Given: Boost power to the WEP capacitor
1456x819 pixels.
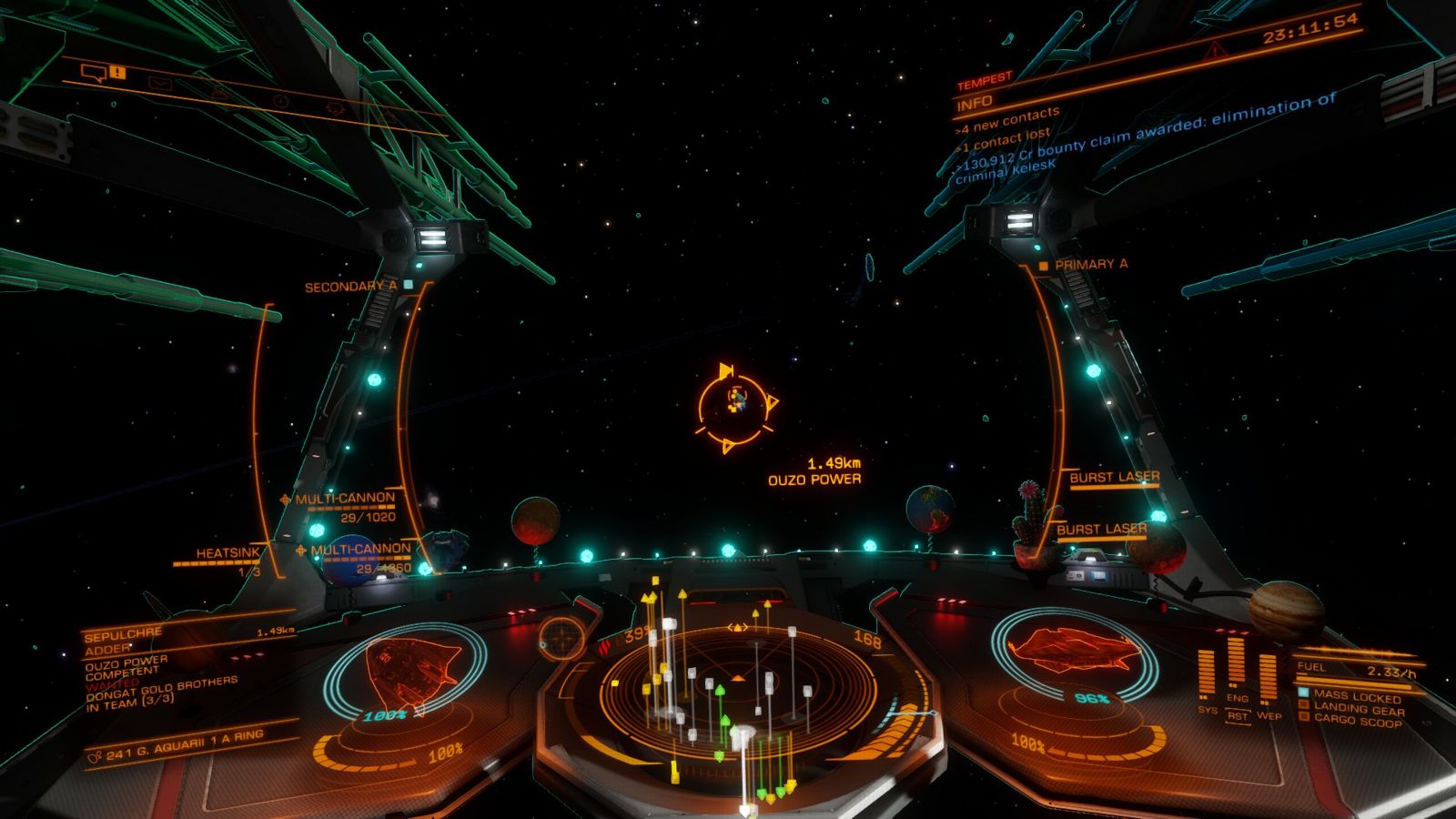Looking at the screenshot, I should 1268,682.
